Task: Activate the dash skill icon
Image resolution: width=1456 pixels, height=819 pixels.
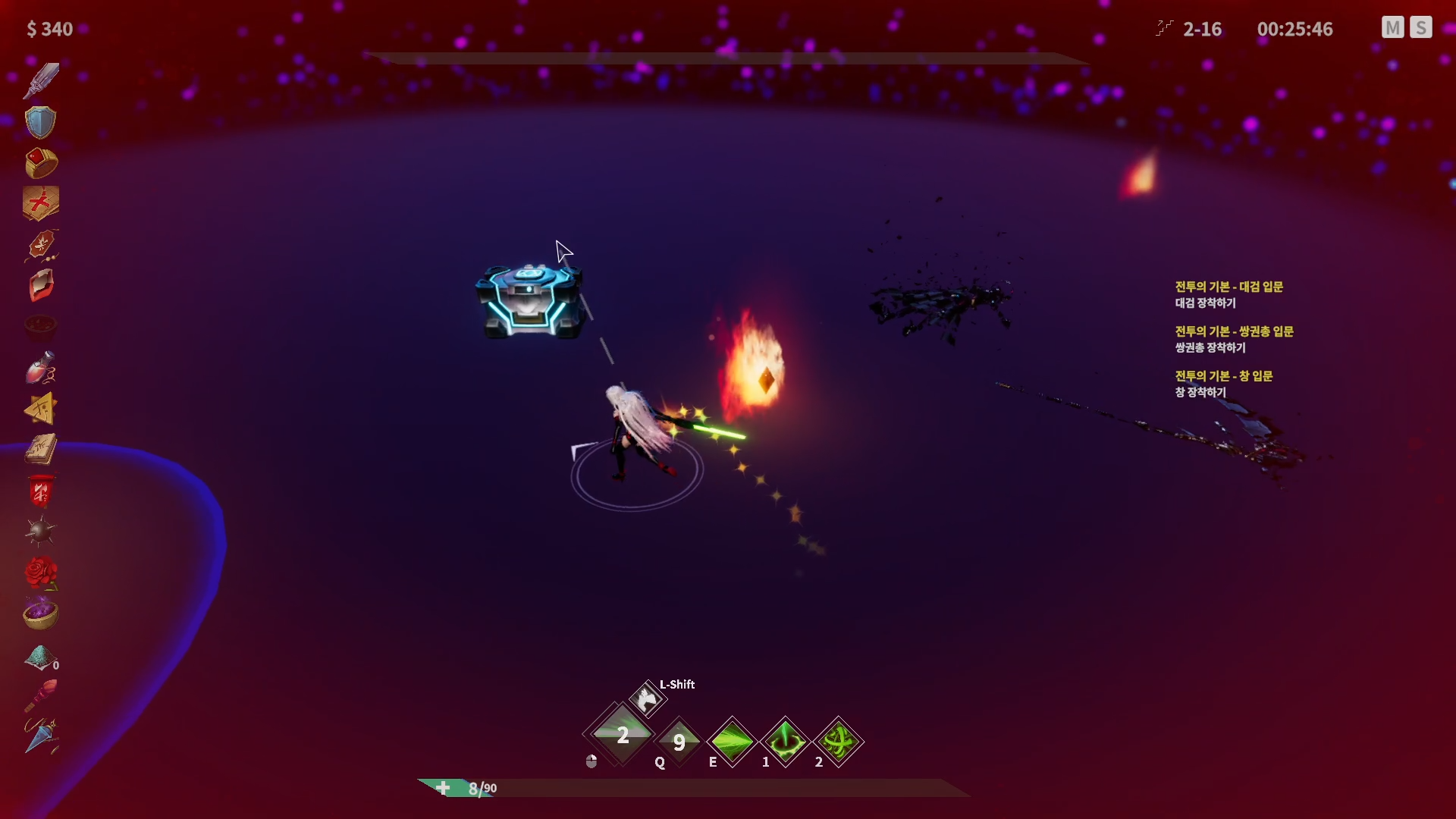Action: tap(647, 699)
